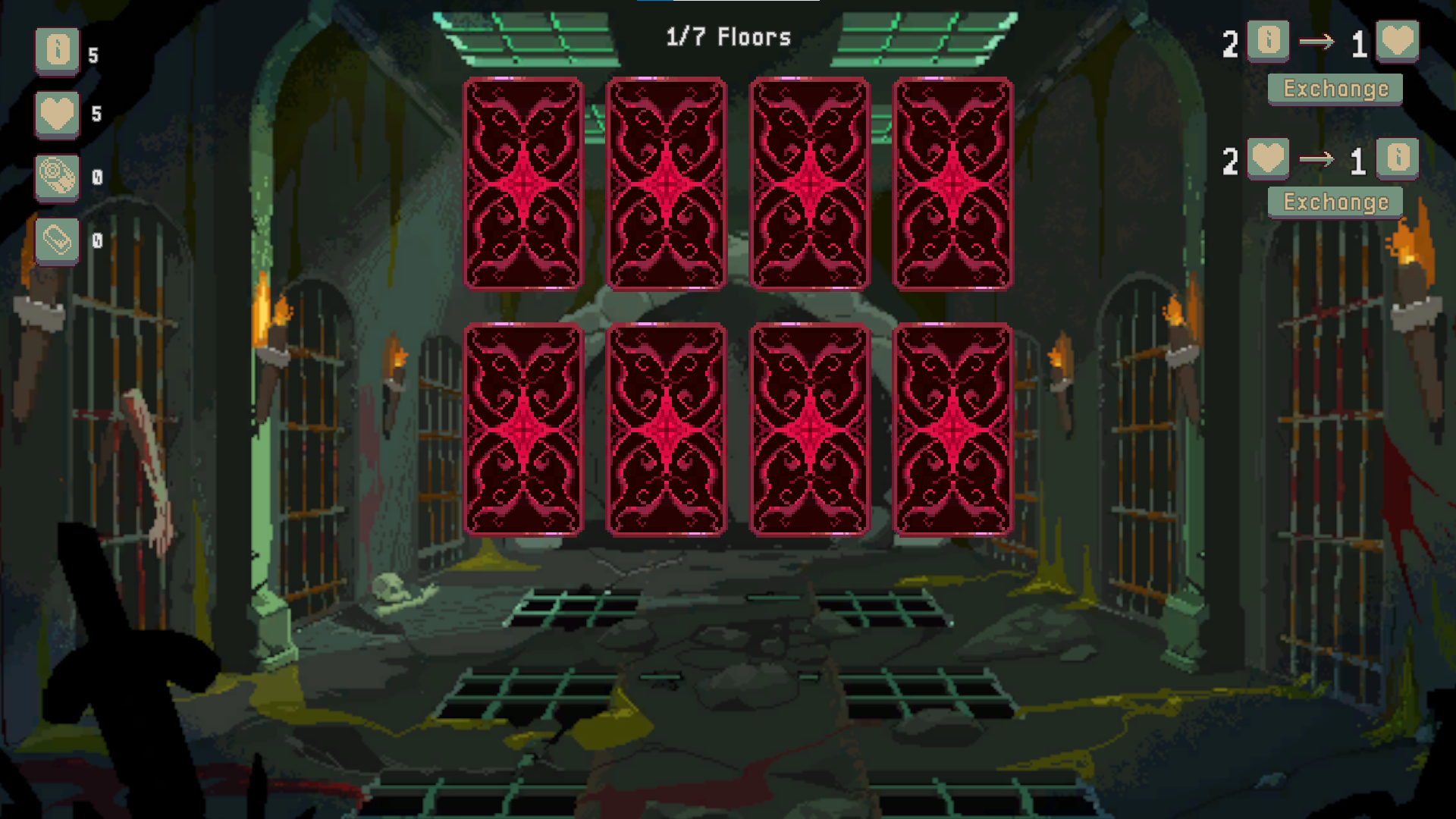Flip the top-left face-down card
Viewport: 1456px width, 819px height.
click(523, 184)
